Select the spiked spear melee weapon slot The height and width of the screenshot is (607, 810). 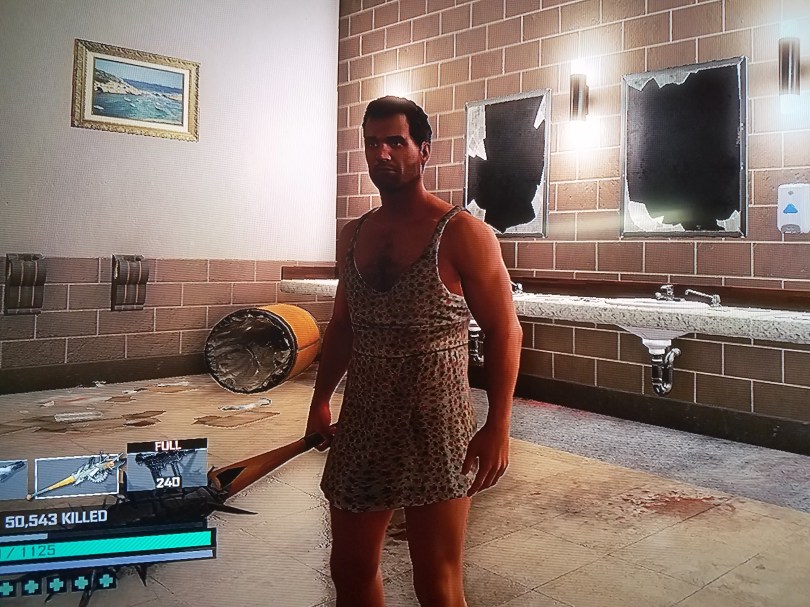(x=77, y=475)
